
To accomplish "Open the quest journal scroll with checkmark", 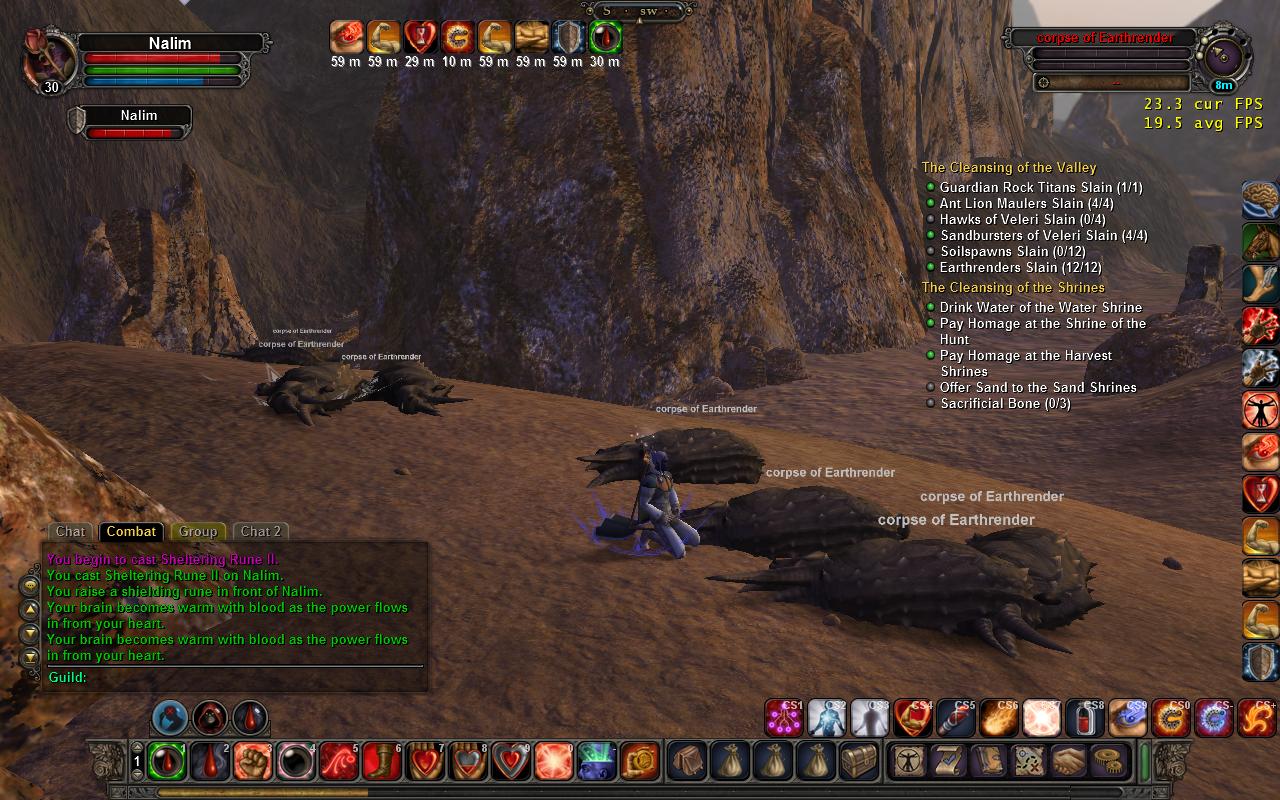I will [949, 762].
